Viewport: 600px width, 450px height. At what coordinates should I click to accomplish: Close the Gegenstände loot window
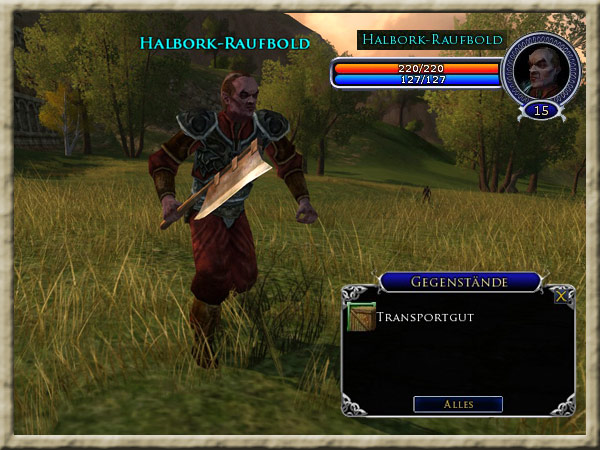click(563, 294)
